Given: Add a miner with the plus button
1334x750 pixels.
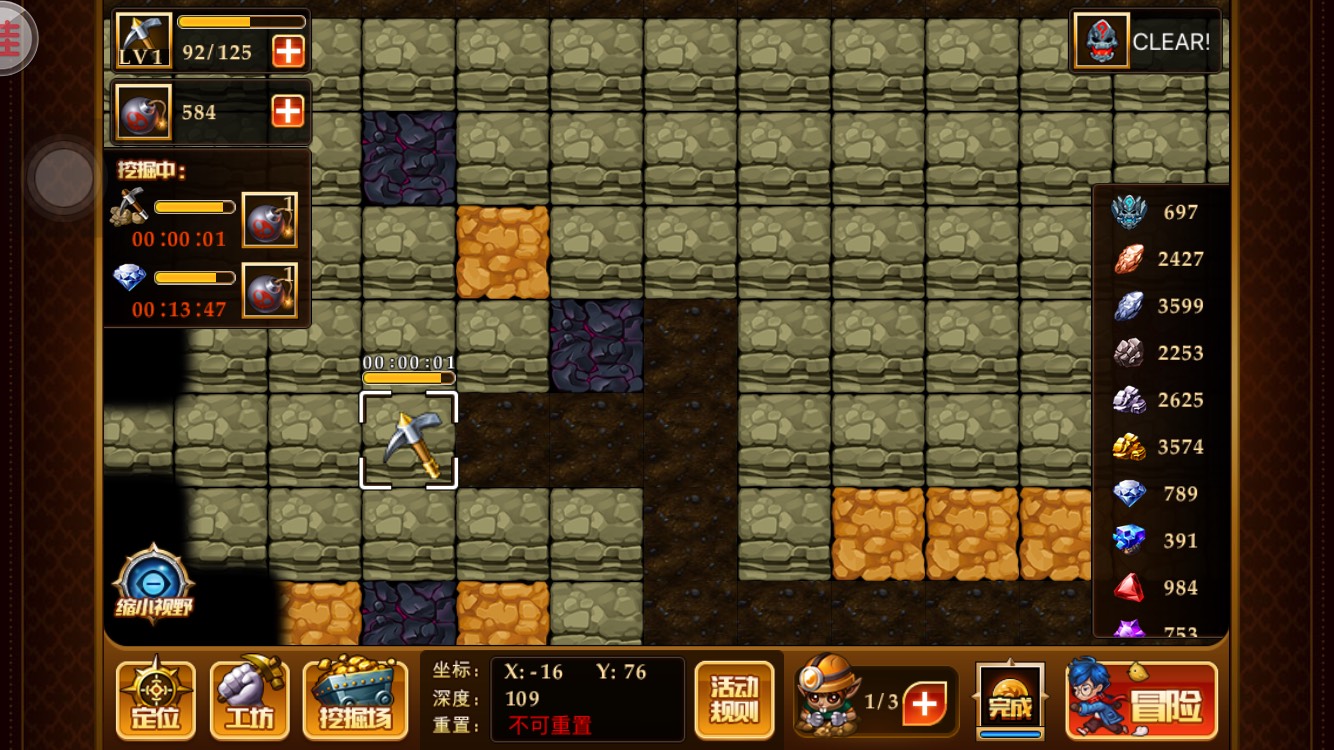Looking at the screenshot, I should pyautogui.click(x=924, y=704).
